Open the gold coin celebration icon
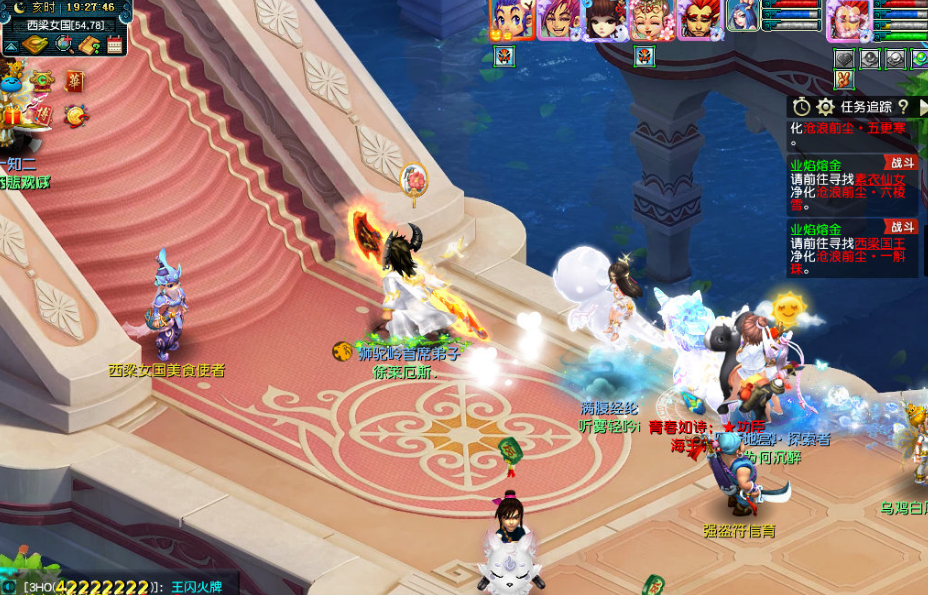The height and width of the screenshot is (595, 928). click(76, 115)
